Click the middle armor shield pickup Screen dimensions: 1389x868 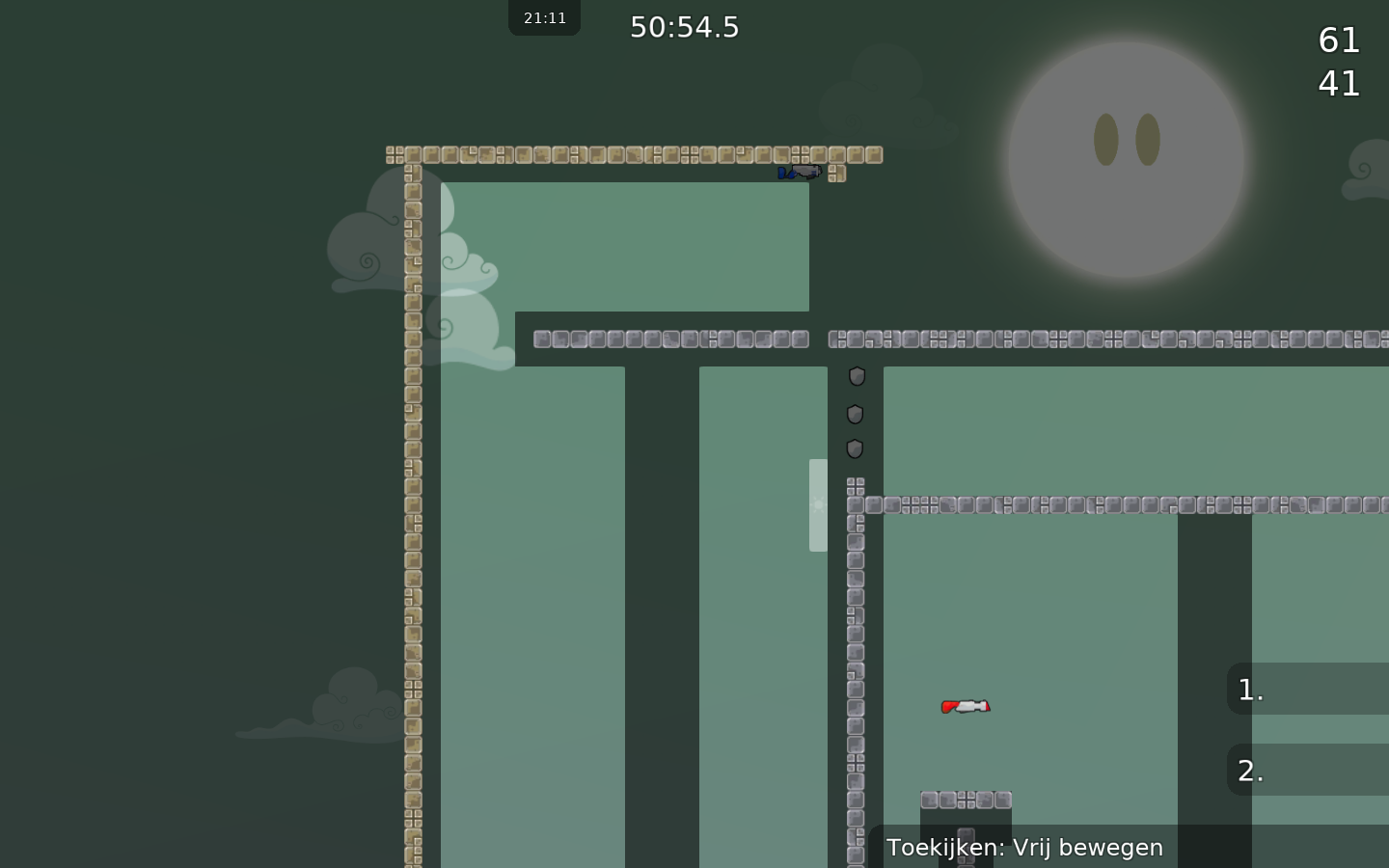tap(855, 415)
